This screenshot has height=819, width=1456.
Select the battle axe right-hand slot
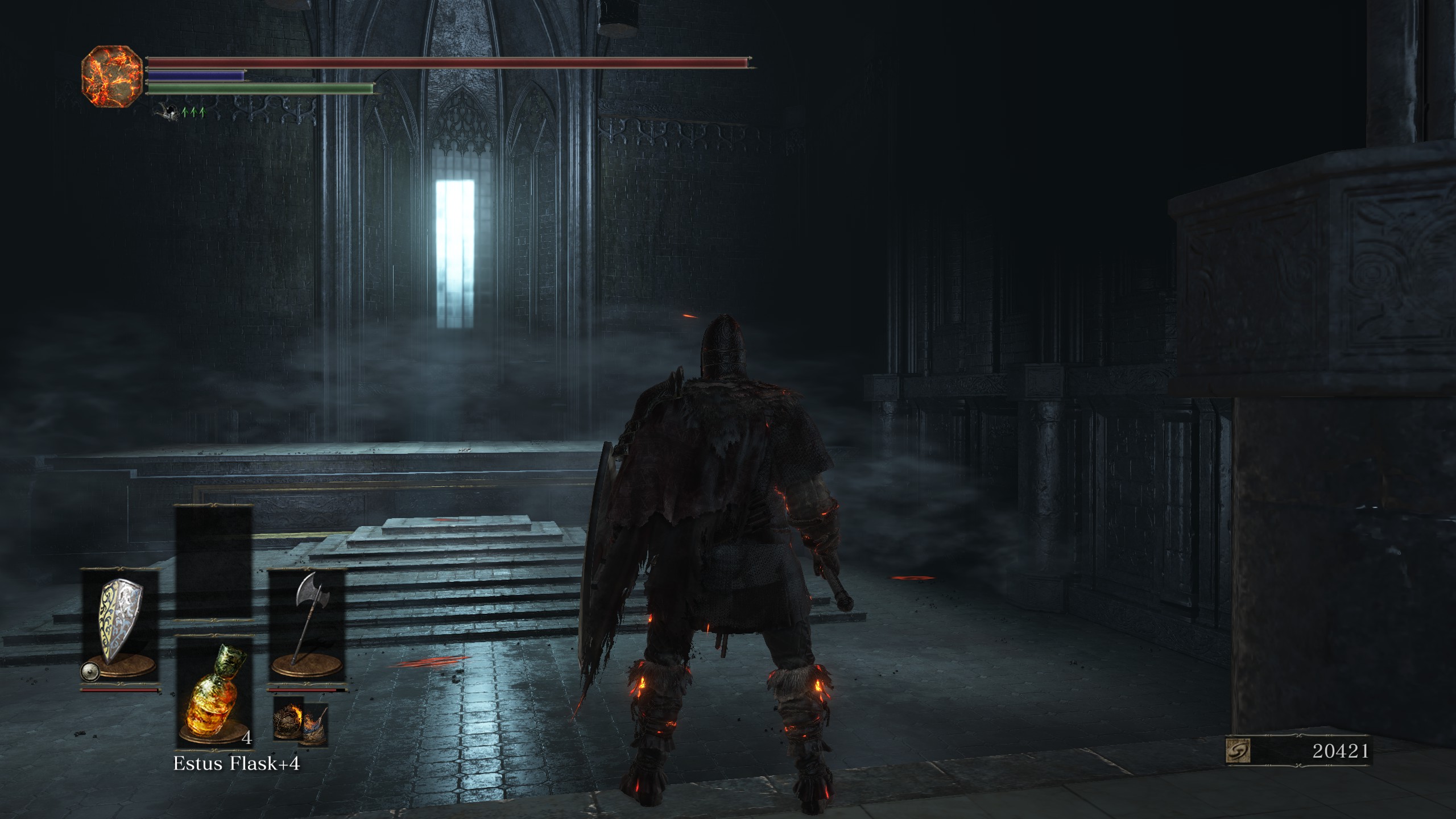307,624
